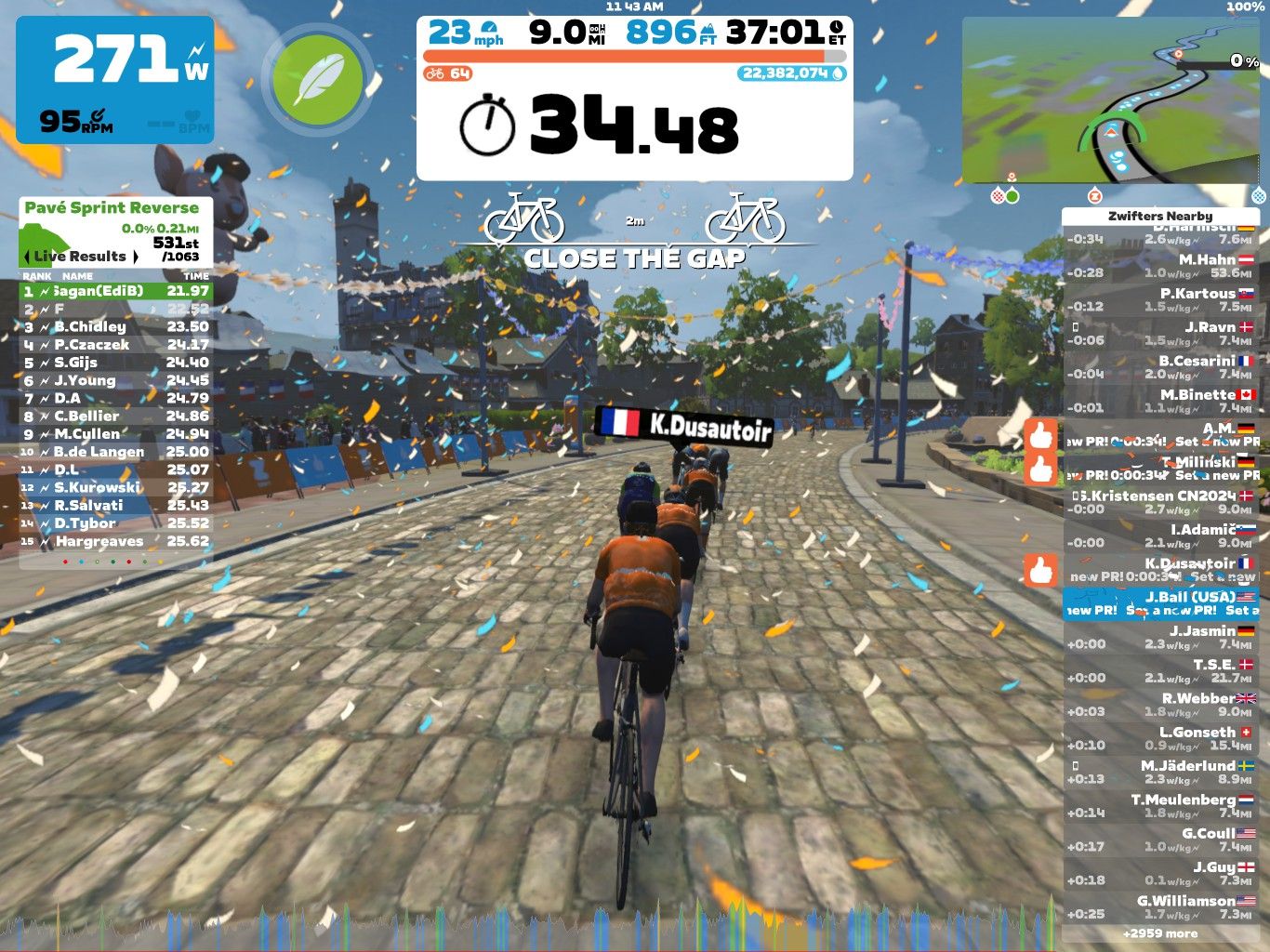Click the minimap in the corner
Image resolution: width=1270 pixels, height=952 pixels.
[x=1112, y=100]
